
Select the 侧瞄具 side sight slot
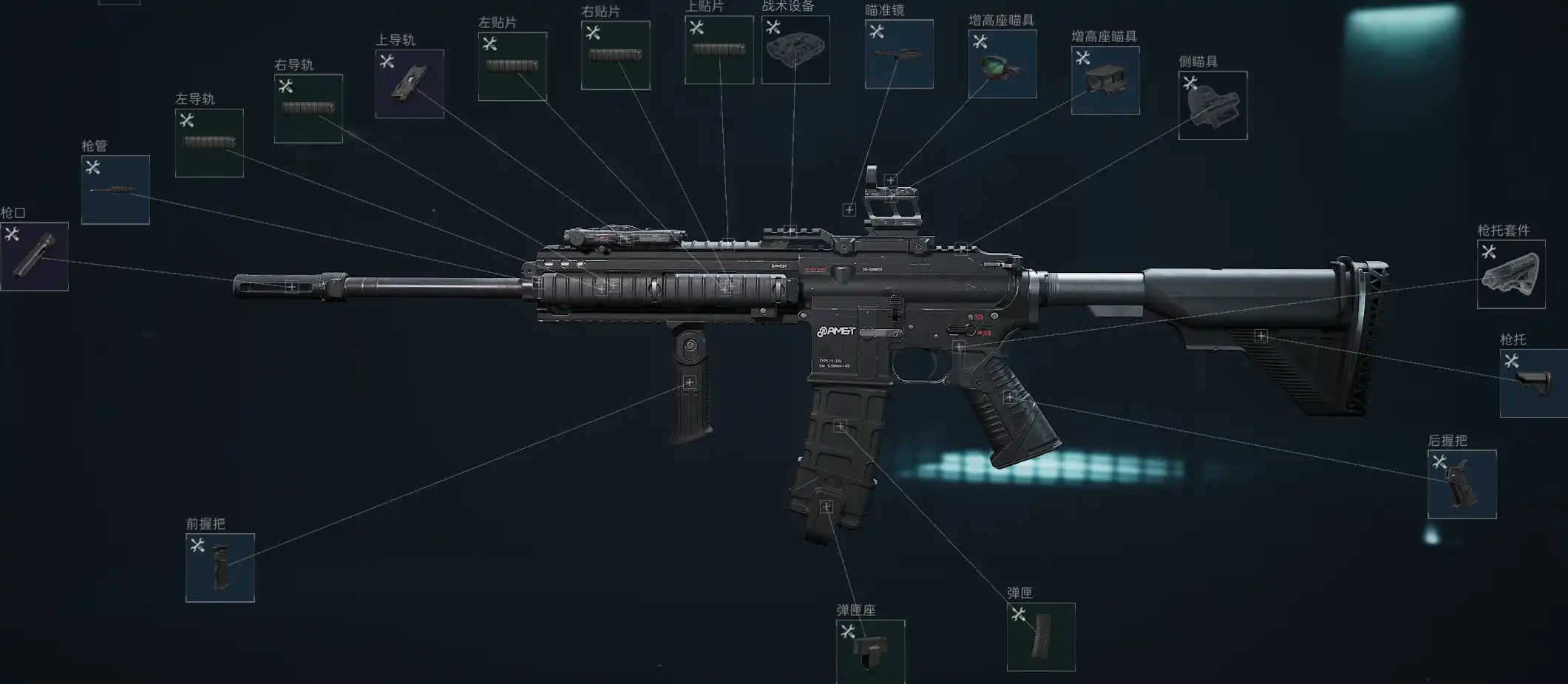1212,106
